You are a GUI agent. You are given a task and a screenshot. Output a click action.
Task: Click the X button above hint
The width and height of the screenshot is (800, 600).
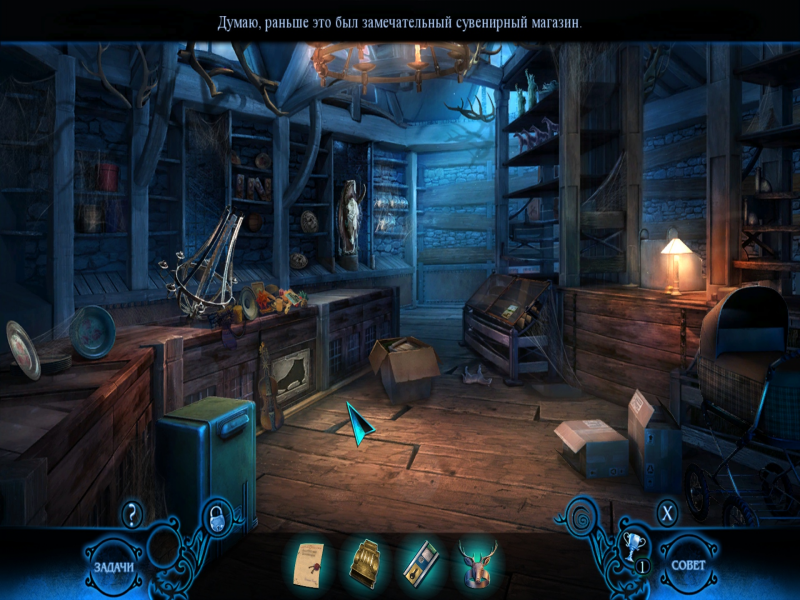point(667,514)
